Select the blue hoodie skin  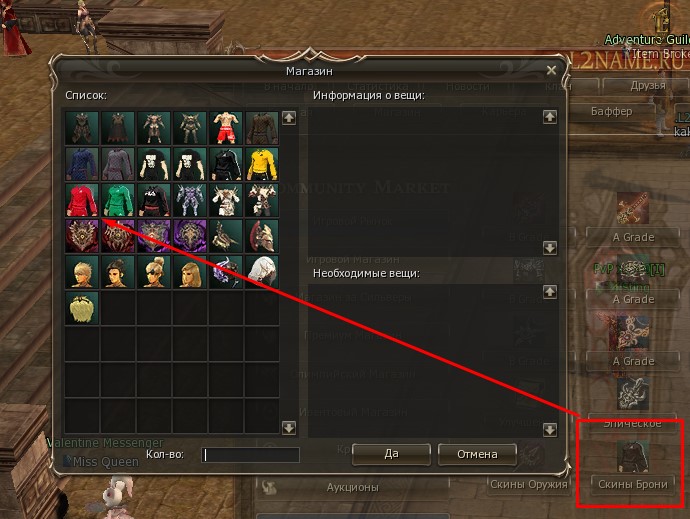82,162
